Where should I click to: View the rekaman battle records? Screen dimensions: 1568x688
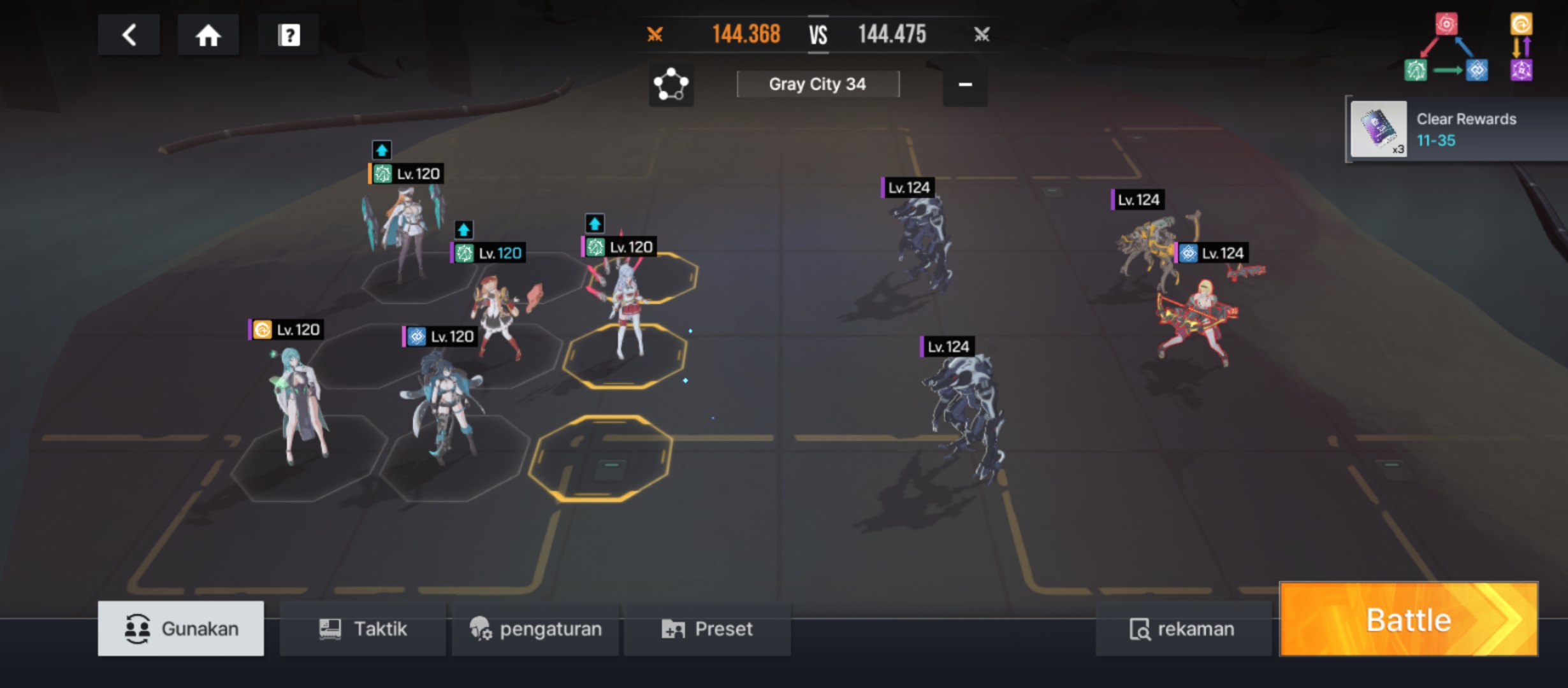1182,629
